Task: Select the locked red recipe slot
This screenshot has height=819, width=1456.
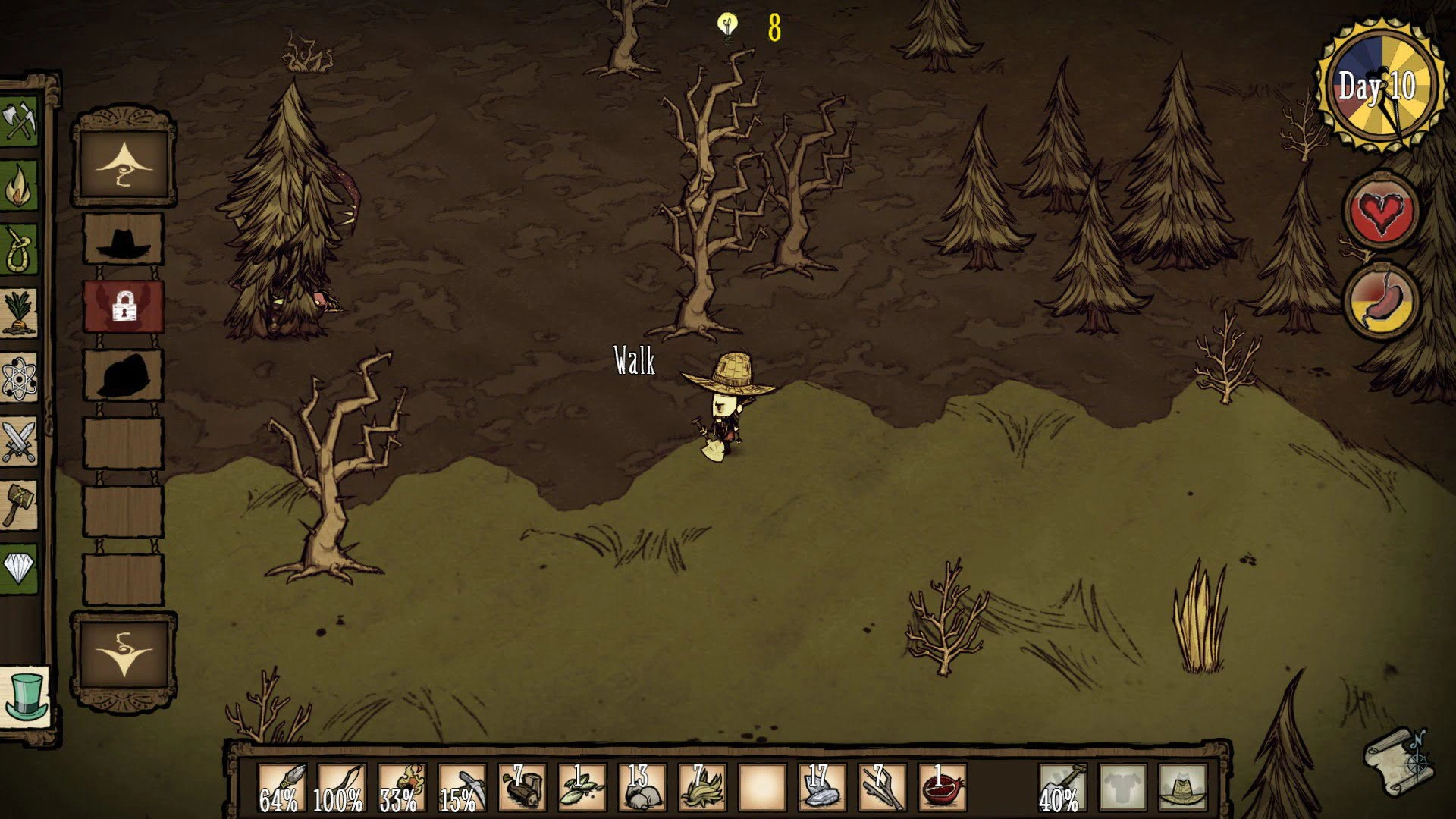Action: (x=123, y=306)
